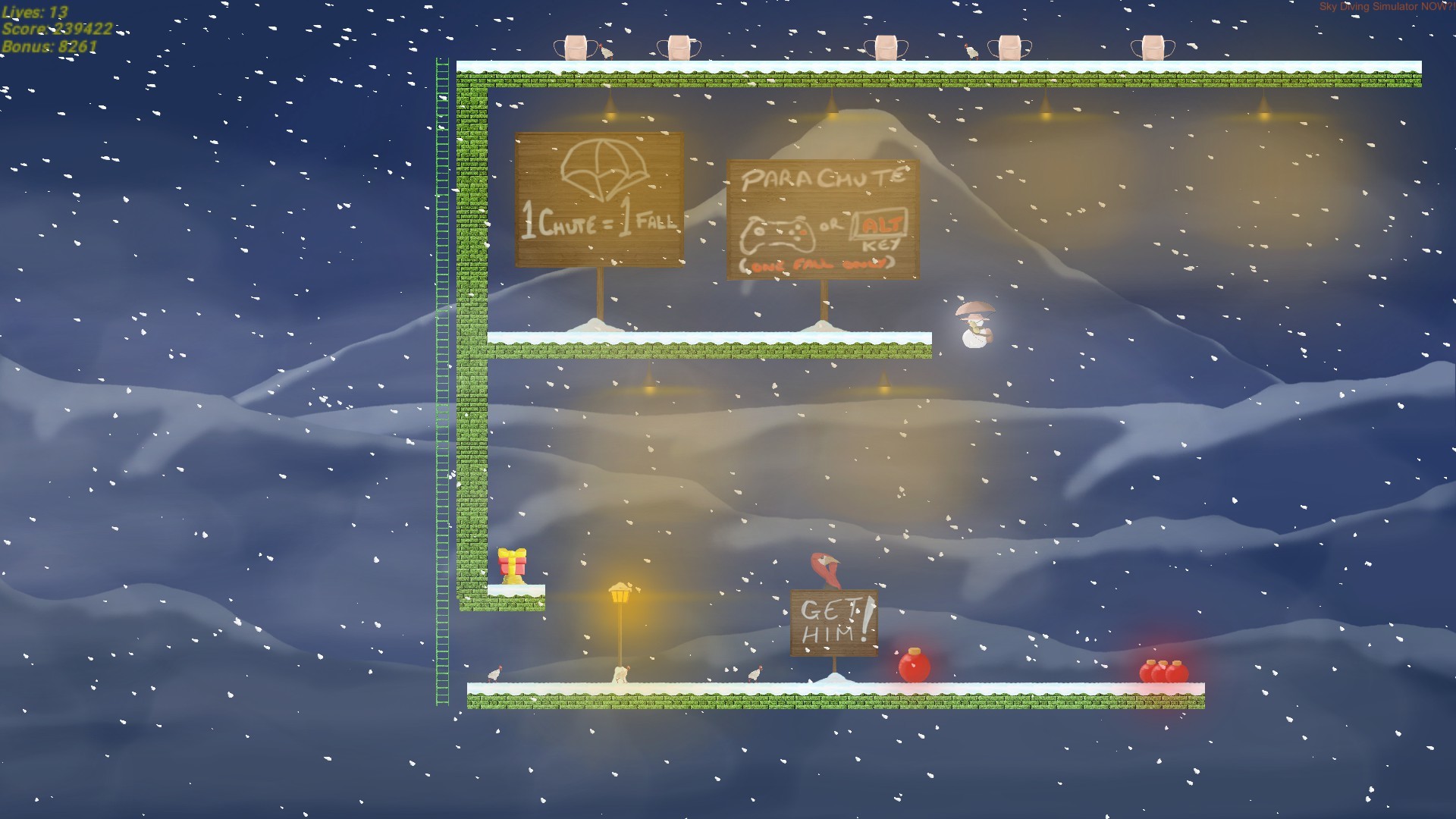Click the bird standing beside the second mug
The height and width of the screenshot is (819, 1456).
click(x=605, y=50)
